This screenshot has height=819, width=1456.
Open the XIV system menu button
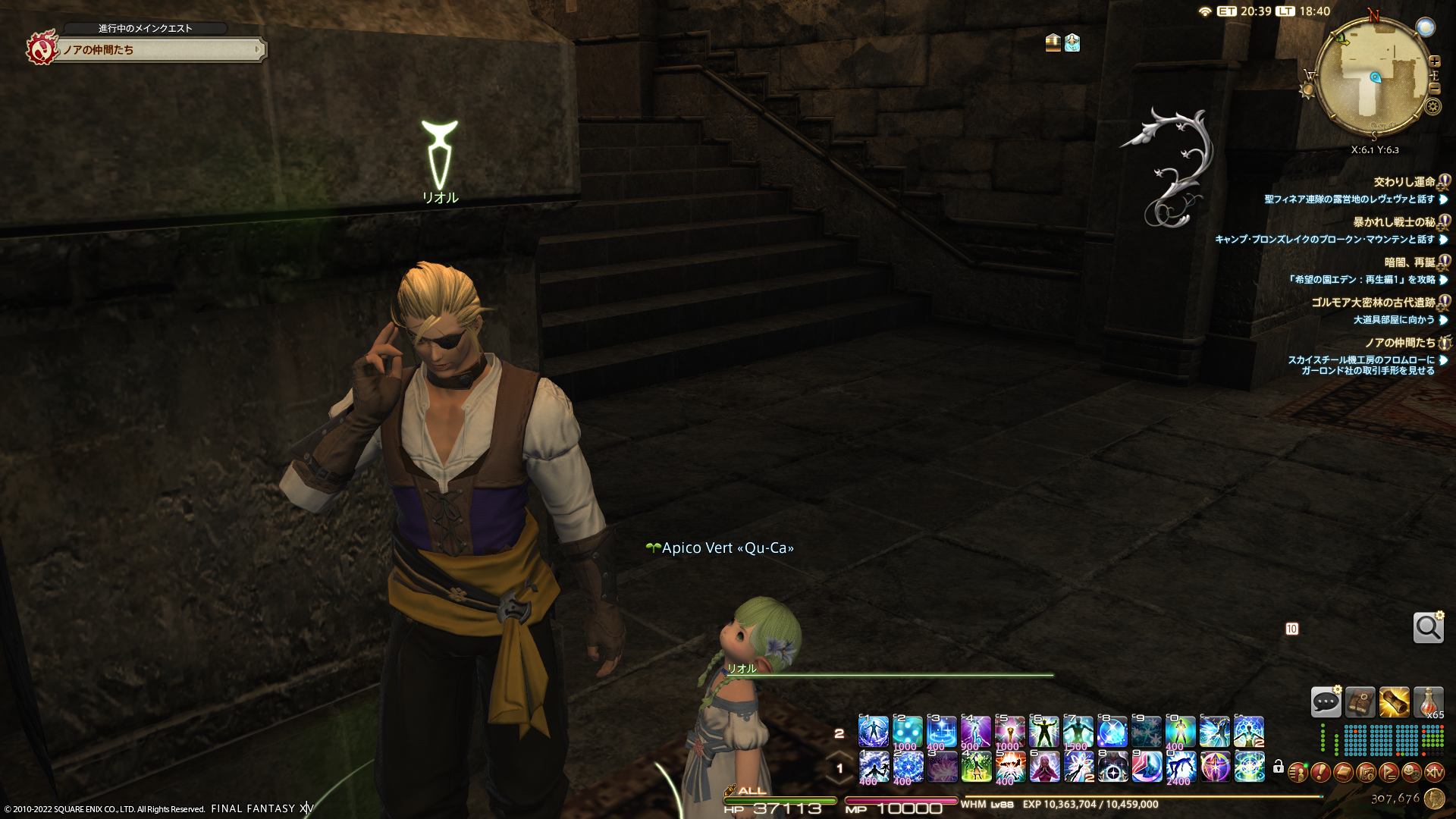pyautogui.click(x=1434, y=773)
